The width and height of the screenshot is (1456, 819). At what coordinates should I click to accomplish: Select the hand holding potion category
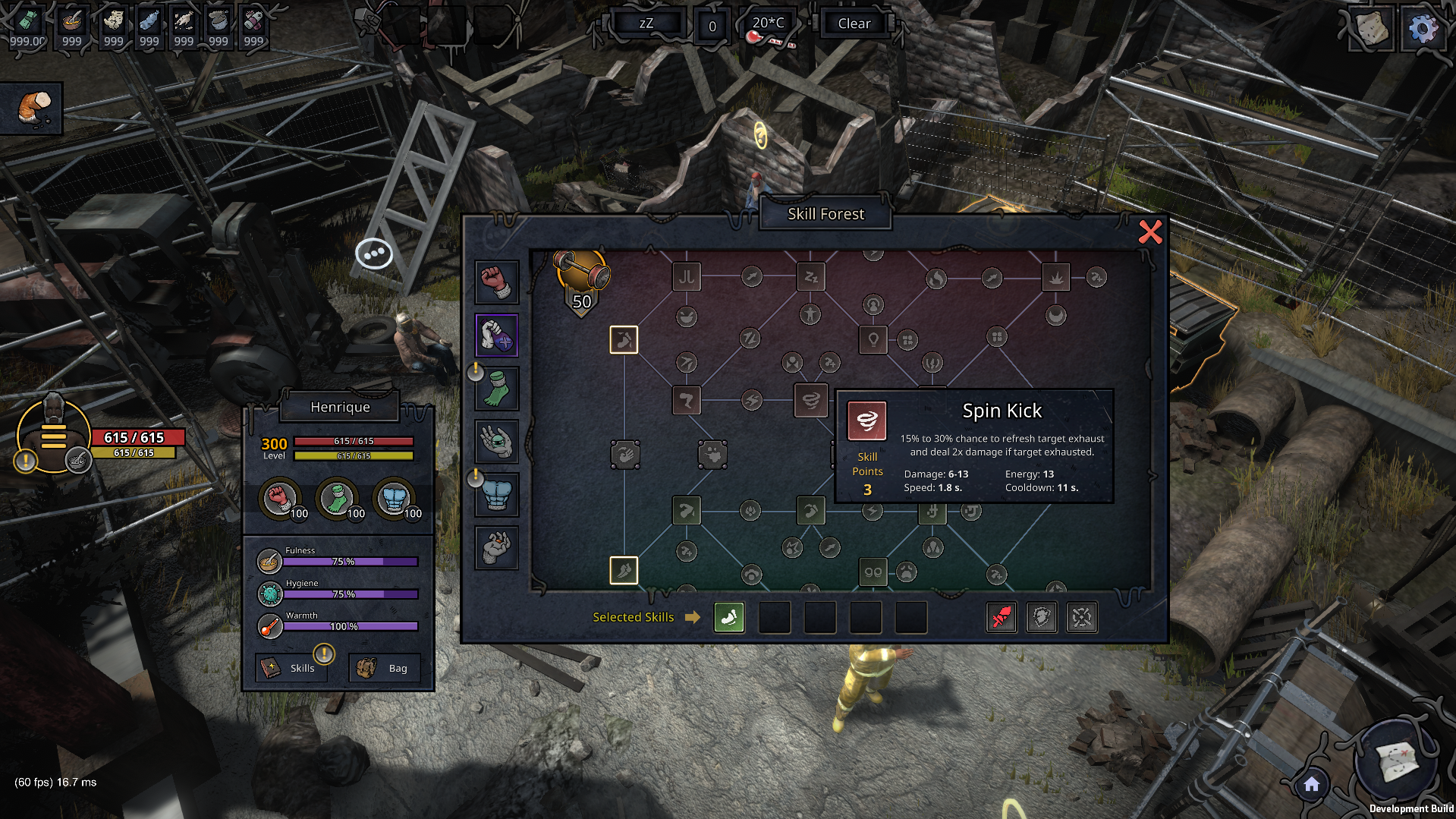pos(496,335)
